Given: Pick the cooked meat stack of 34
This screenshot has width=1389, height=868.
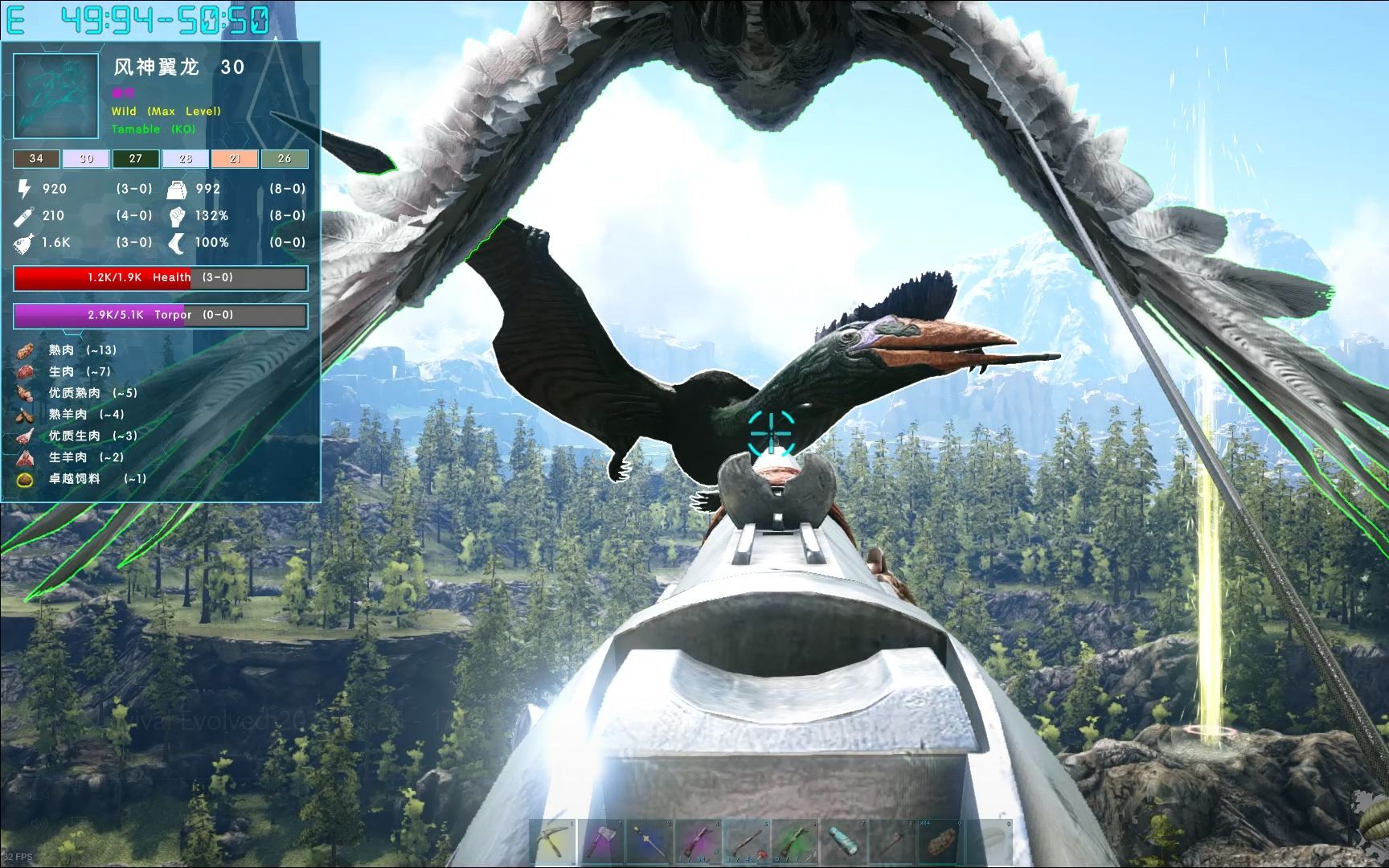Looking at the screenshot, I should coord(940,842).
